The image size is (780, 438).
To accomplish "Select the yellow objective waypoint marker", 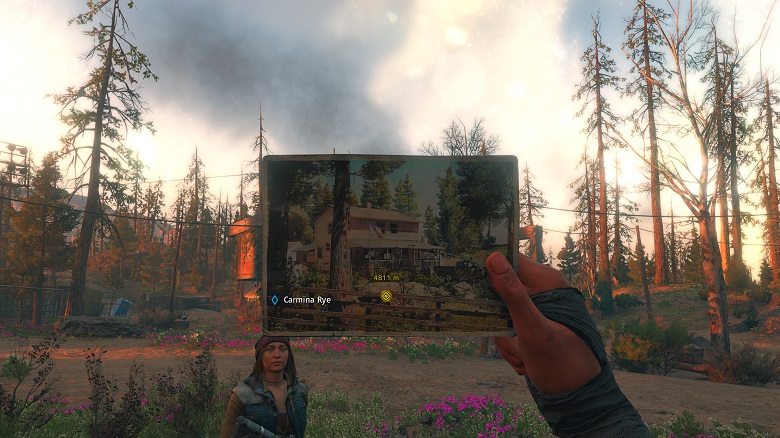I will pos(386,296).
